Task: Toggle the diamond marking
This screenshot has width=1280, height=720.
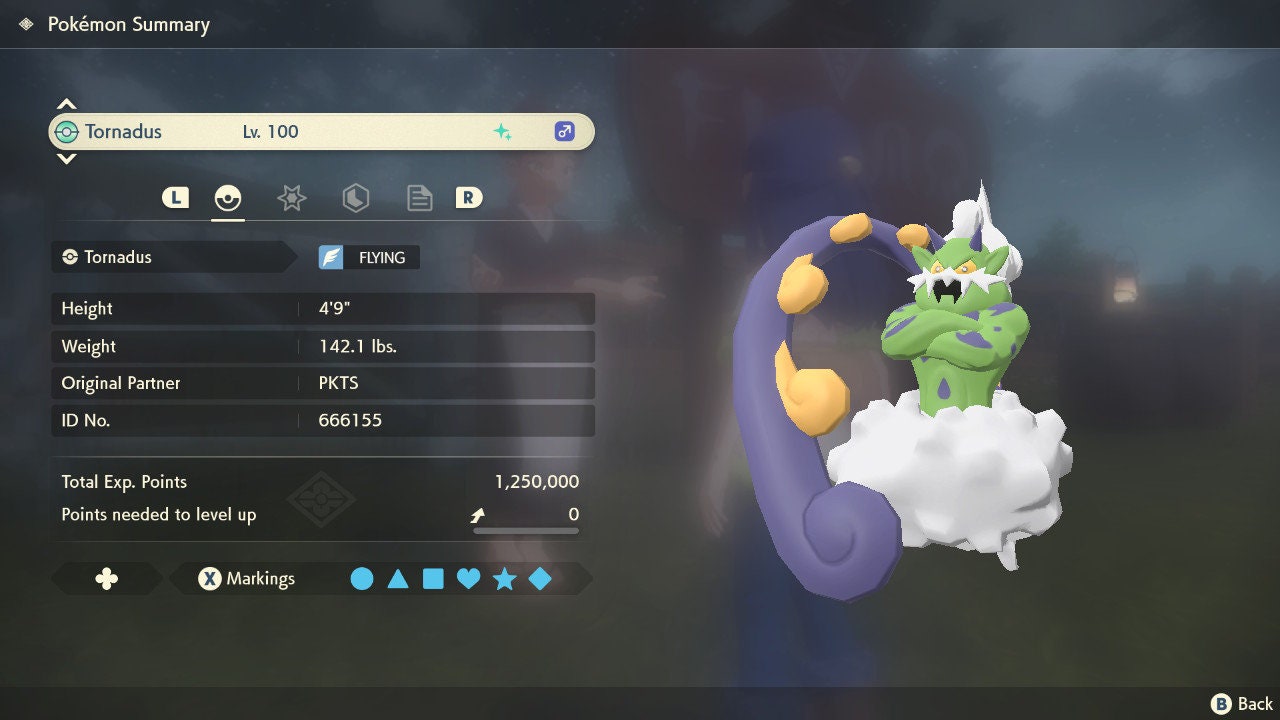Action: (540, 579)
